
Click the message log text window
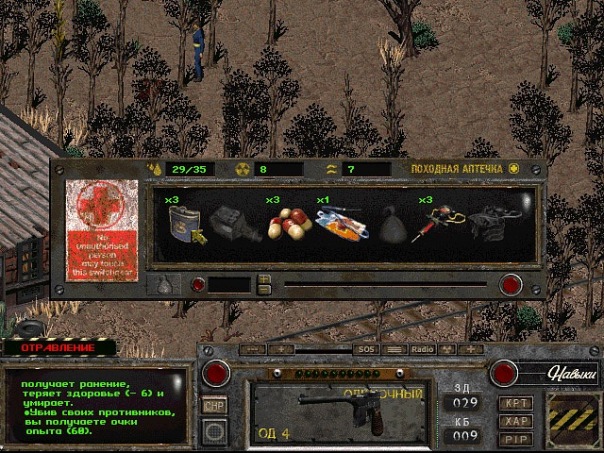tap(95, 405)
